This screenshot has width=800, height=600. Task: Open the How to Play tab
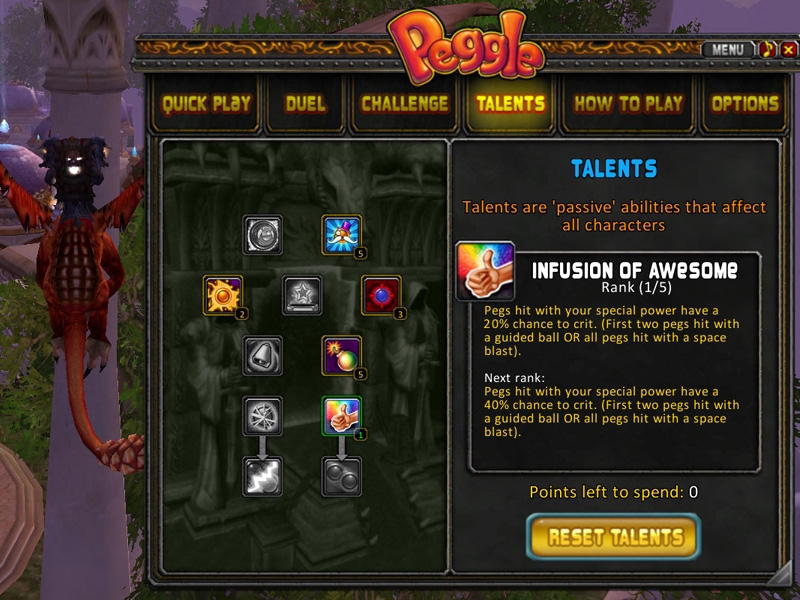point(628,103)
